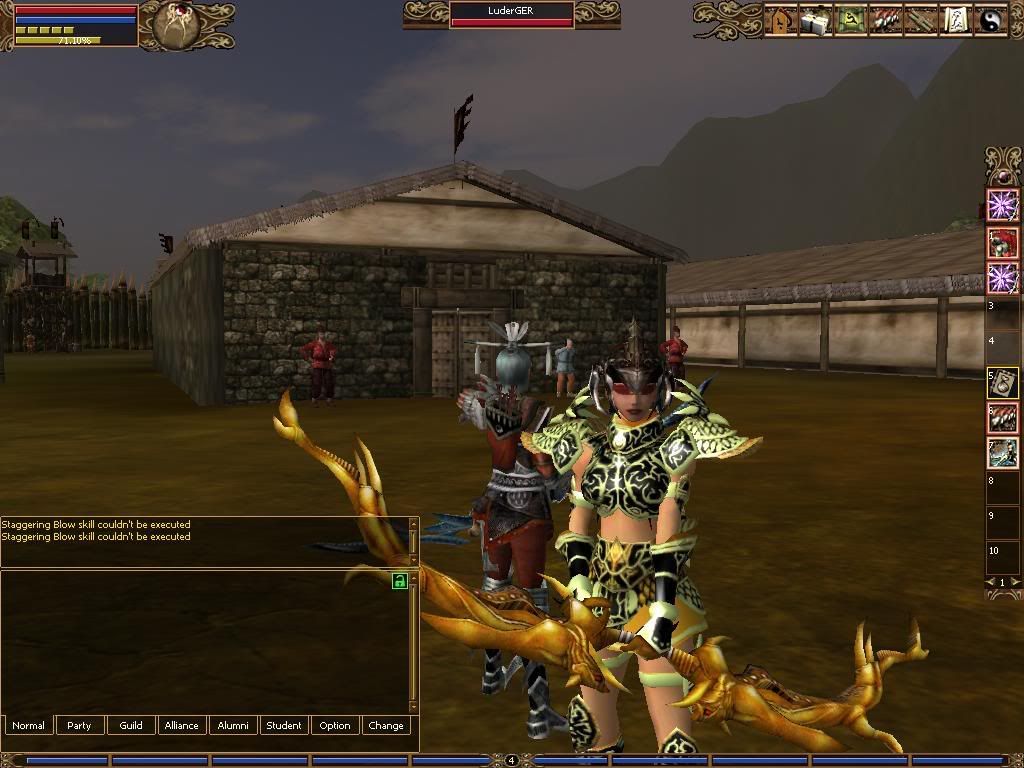Open the Party chat tab

coord(79,725)
